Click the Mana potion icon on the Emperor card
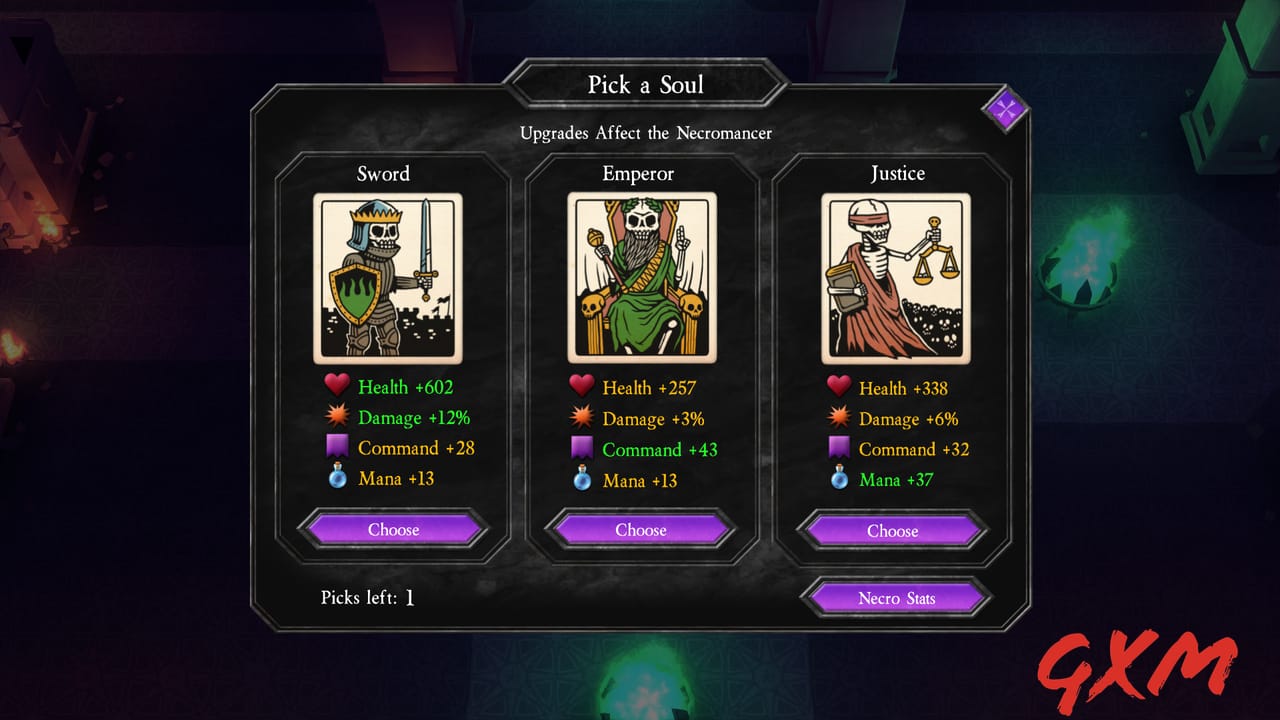The height and width of the screenshot is (720, 1280). [x=581, y=478]
